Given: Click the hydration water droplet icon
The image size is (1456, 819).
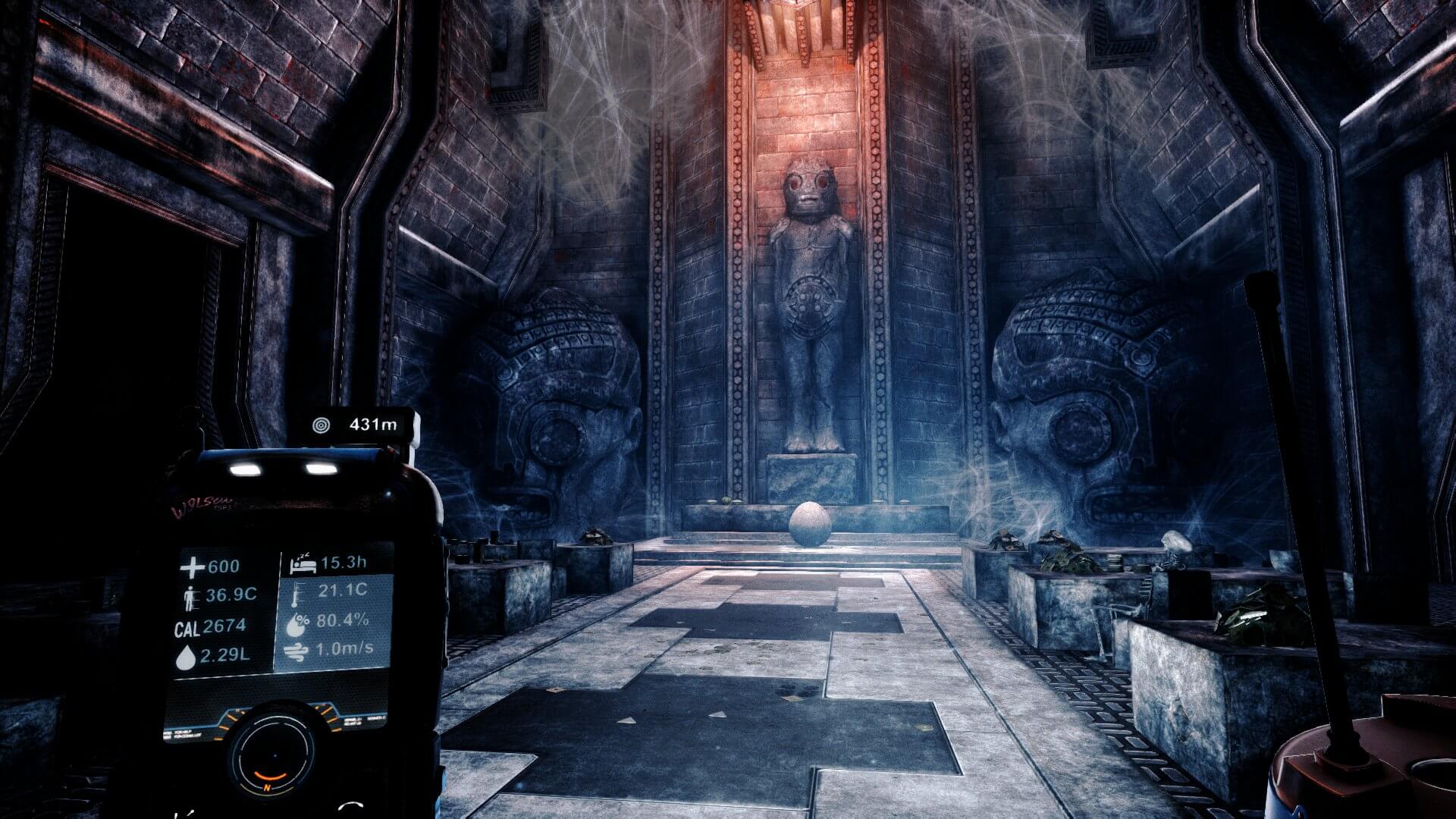Looking at the screenshot, I should 187,656.
